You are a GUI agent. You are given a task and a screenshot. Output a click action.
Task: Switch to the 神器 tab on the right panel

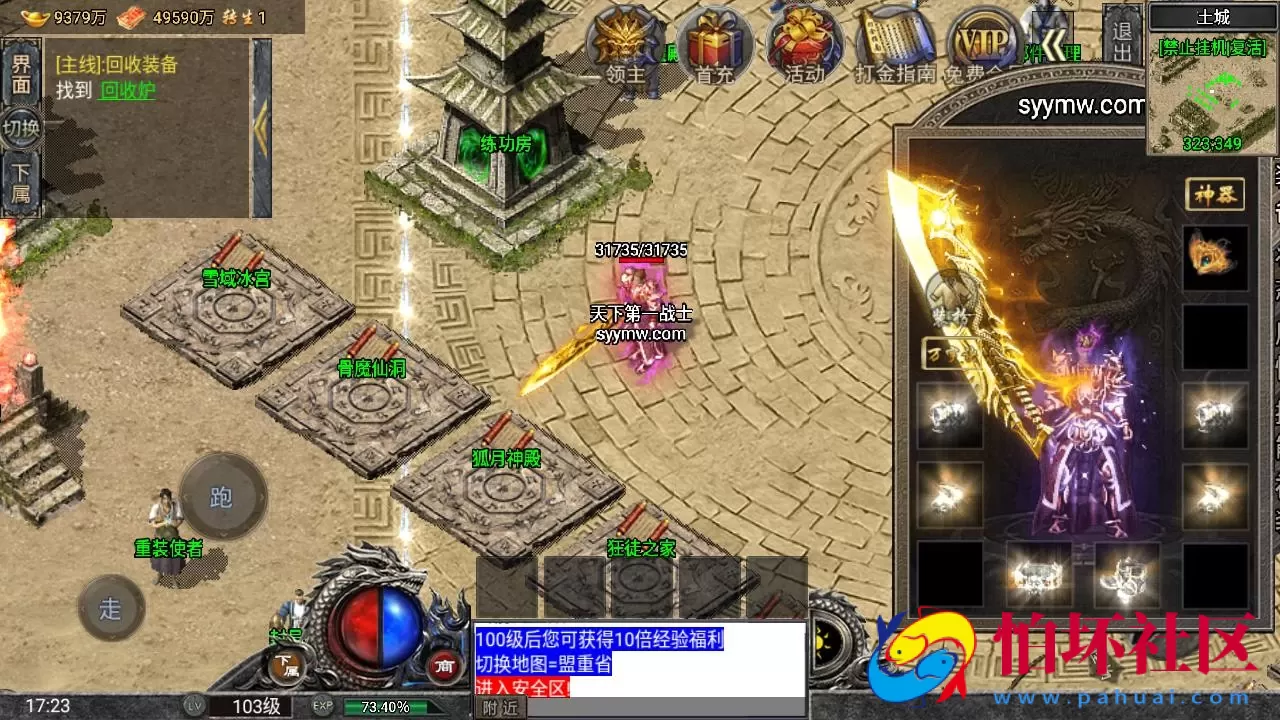(x=1216, y=196)
